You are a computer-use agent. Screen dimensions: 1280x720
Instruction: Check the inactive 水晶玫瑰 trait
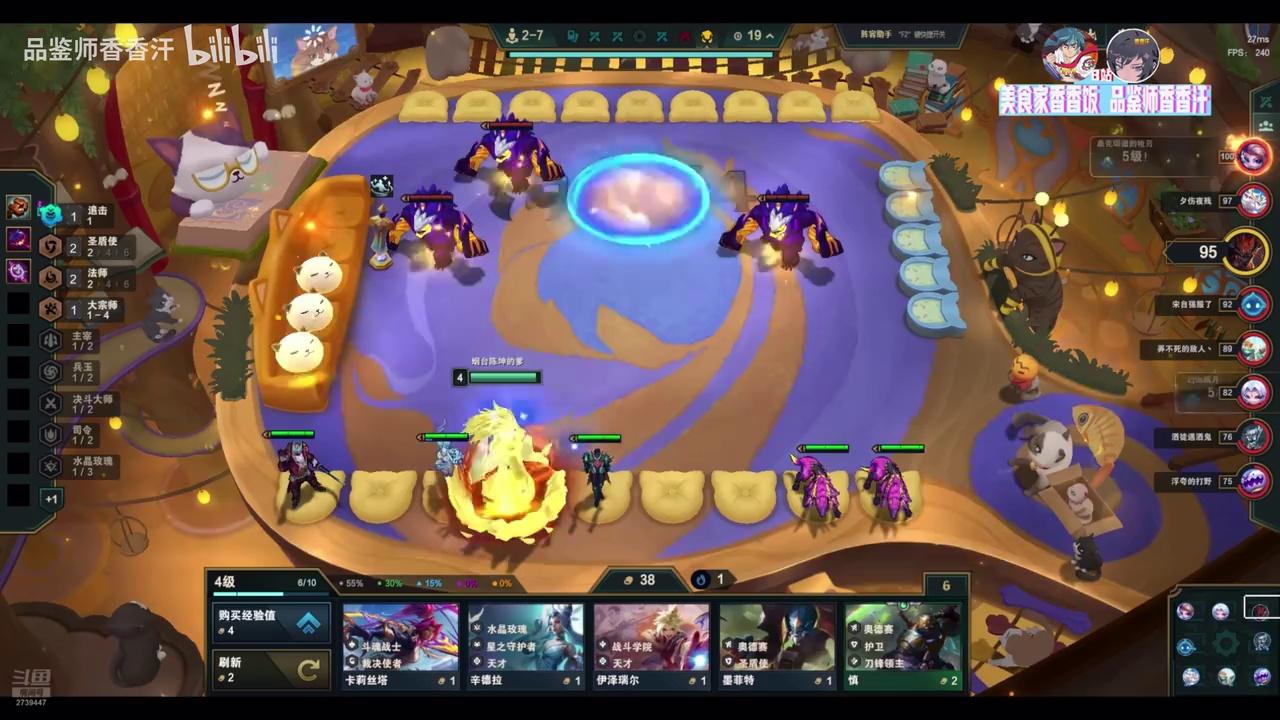[82, 466]
